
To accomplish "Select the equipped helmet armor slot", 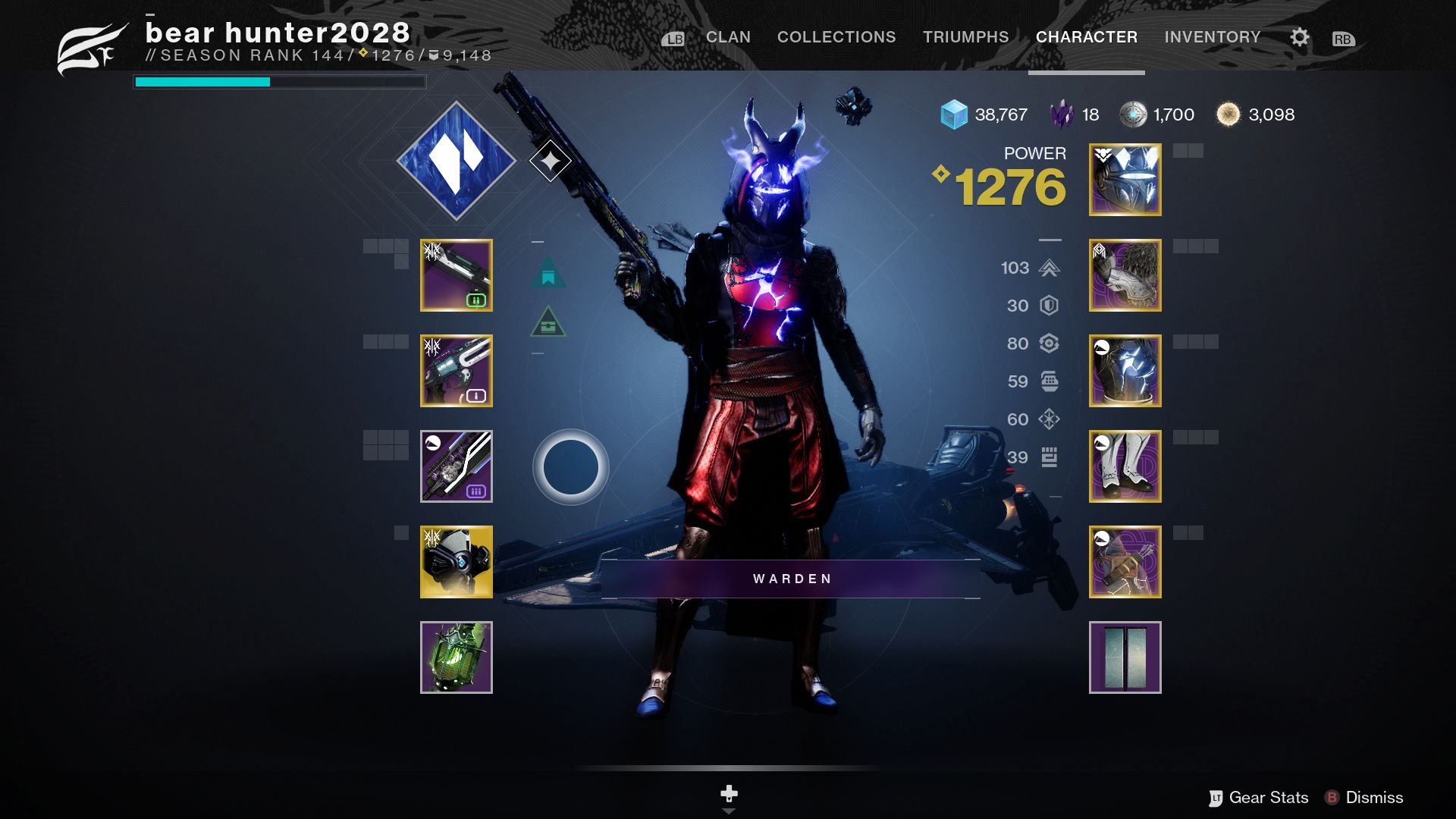I will pyautogui.click(x=1125, y=180).
